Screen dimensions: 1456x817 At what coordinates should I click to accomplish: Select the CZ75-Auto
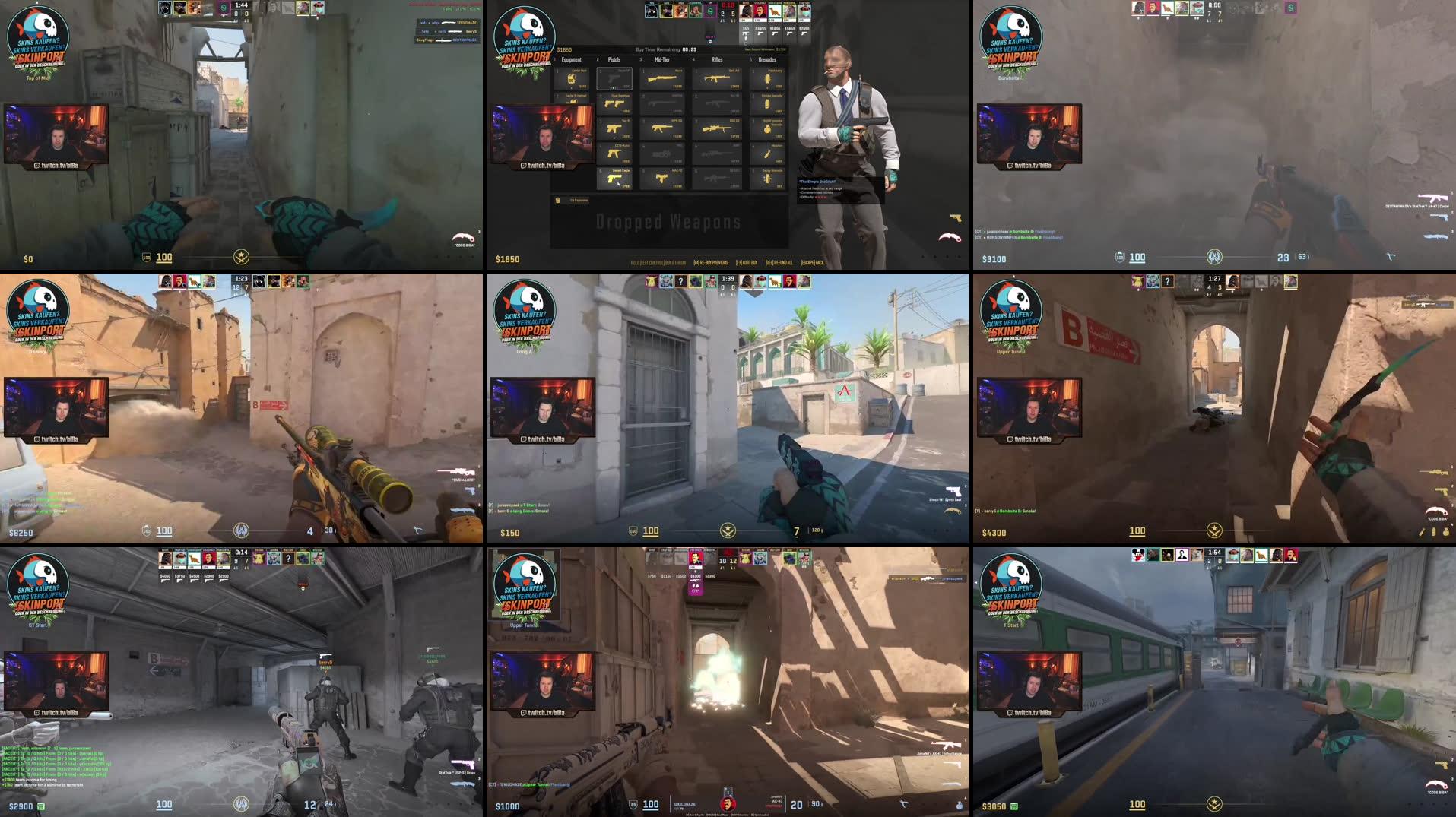614,153
